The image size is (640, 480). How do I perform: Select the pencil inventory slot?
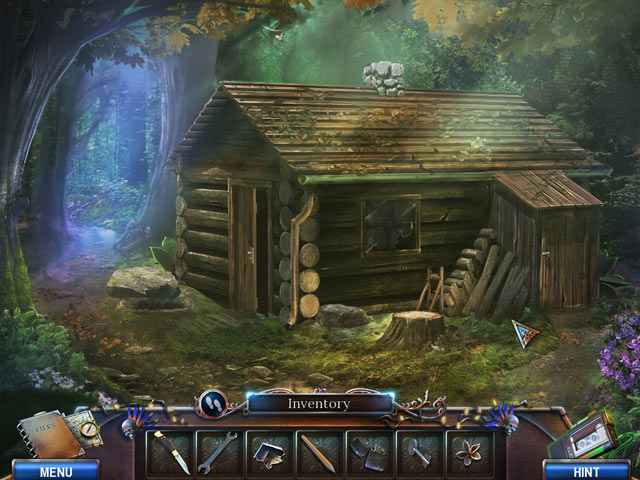click(321, 453)
